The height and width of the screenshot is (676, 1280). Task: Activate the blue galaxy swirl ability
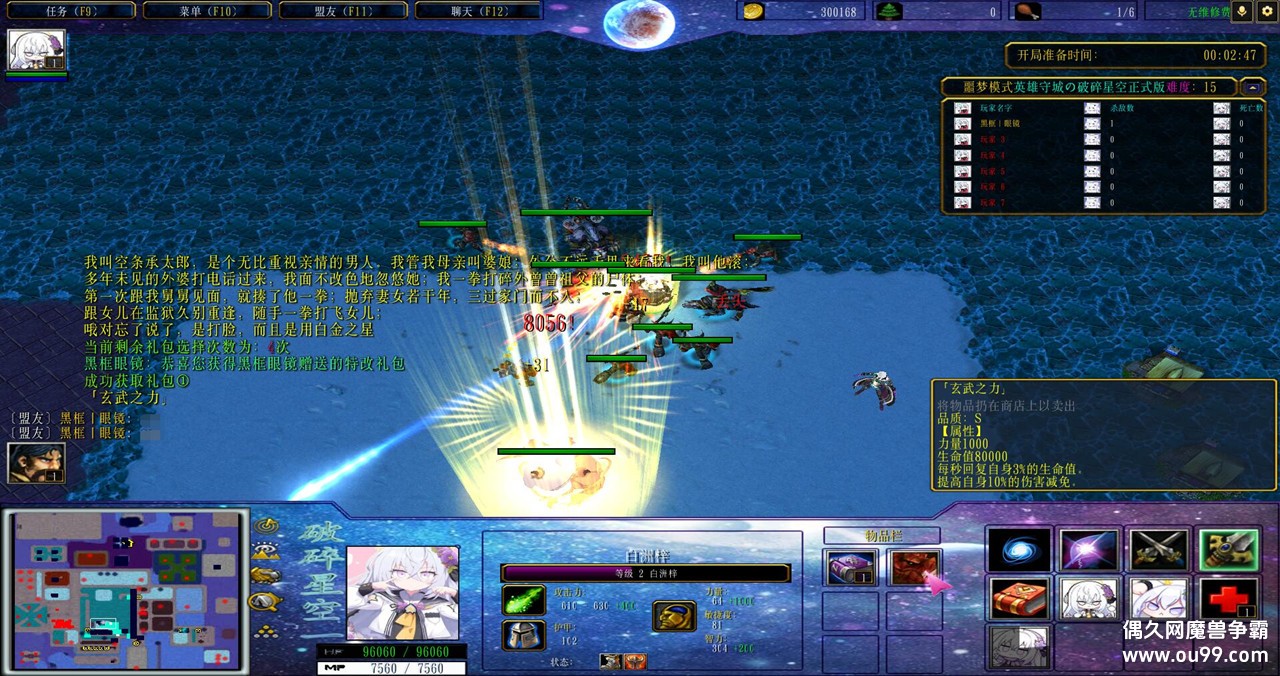click(x=1019, y=550)
